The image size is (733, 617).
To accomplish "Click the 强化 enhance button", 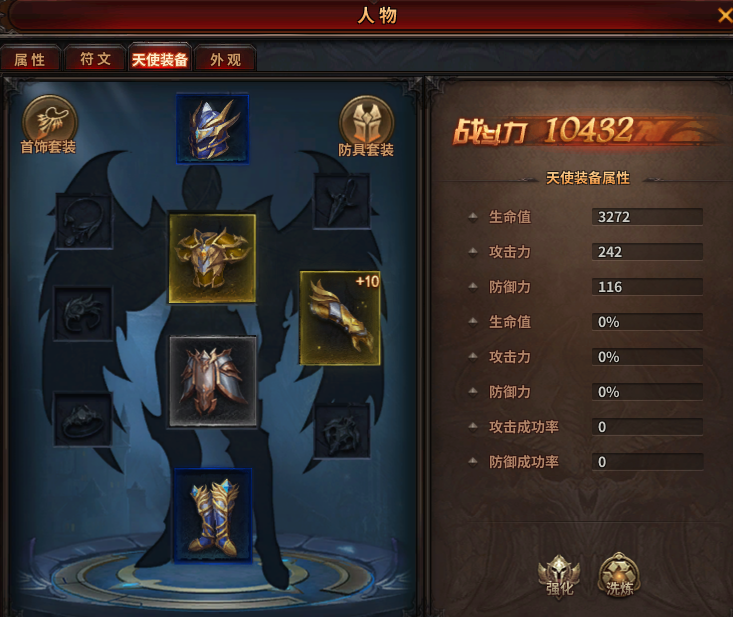I will click(559, 575).
